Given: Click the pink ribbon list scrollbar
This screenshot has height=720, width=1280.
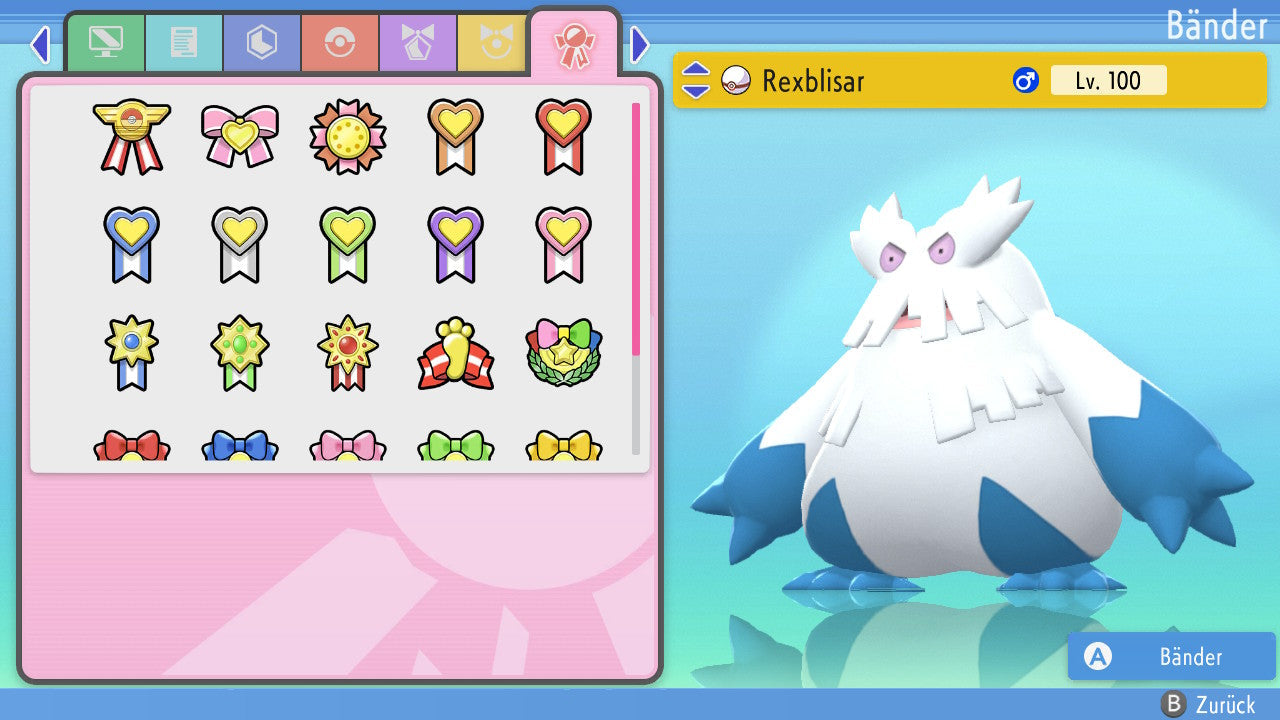Looking at the screenshot, I should (636, 228).
